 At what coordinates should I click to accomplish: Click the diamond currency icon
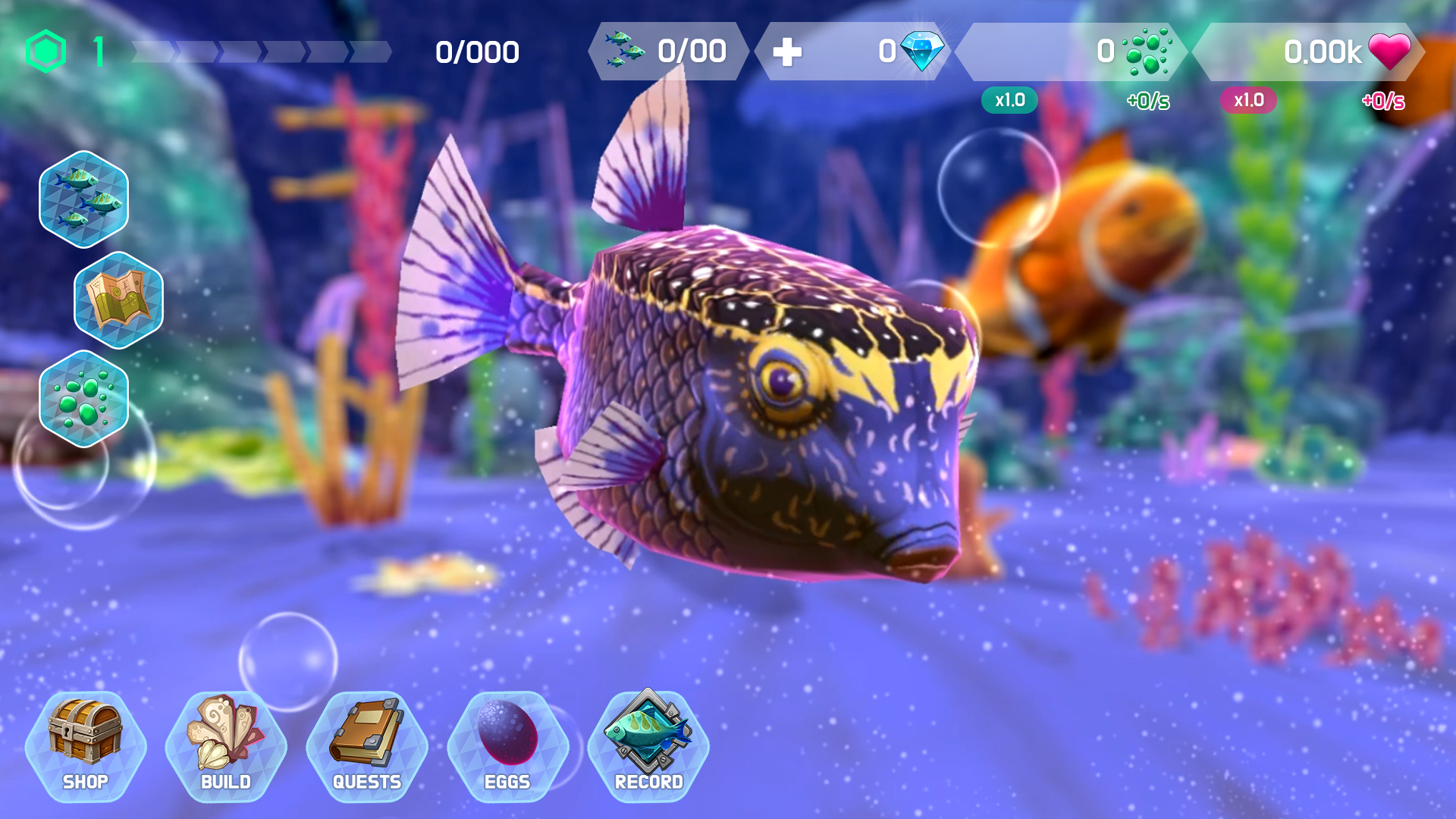(x=924, y=52)
